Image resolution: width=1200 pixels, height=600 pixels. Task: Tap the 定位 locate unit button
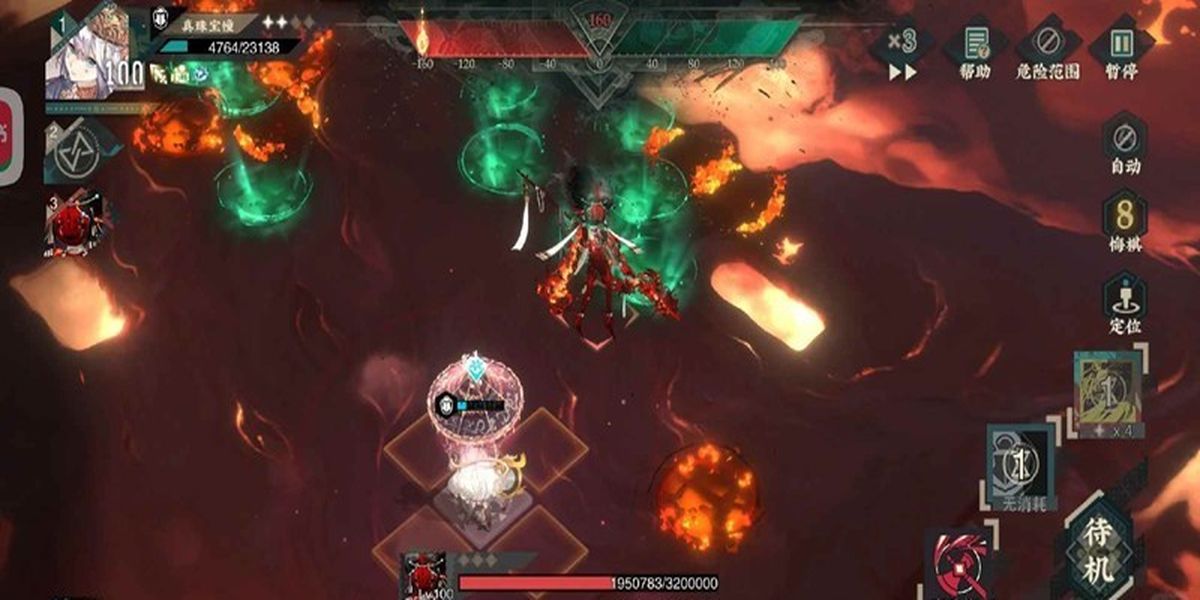(1125, 304)
